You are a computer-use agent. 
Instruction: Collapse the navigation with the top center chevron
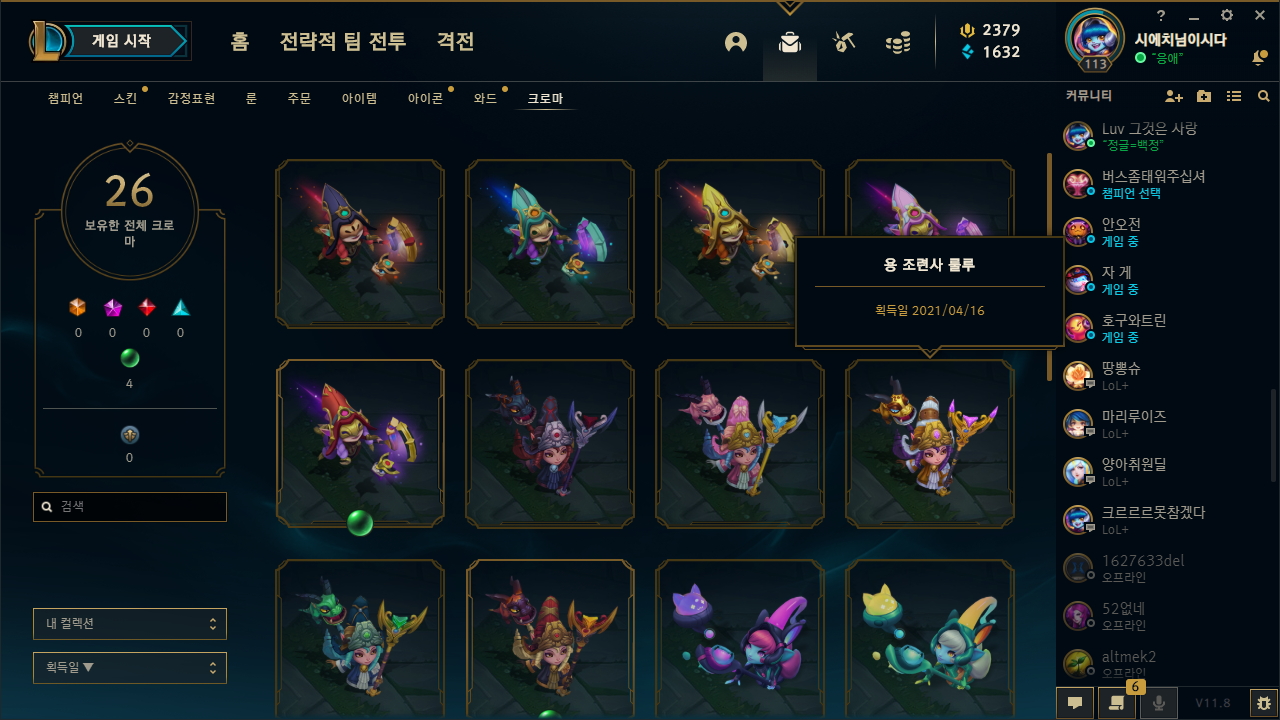pos(790,6)
